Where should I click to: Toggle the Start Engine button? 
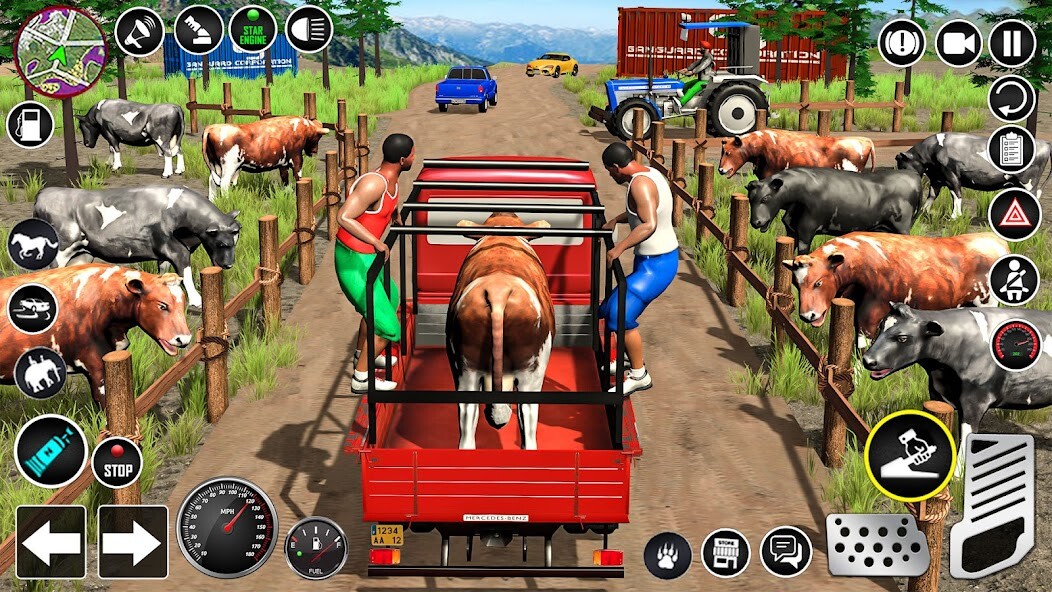252,30
